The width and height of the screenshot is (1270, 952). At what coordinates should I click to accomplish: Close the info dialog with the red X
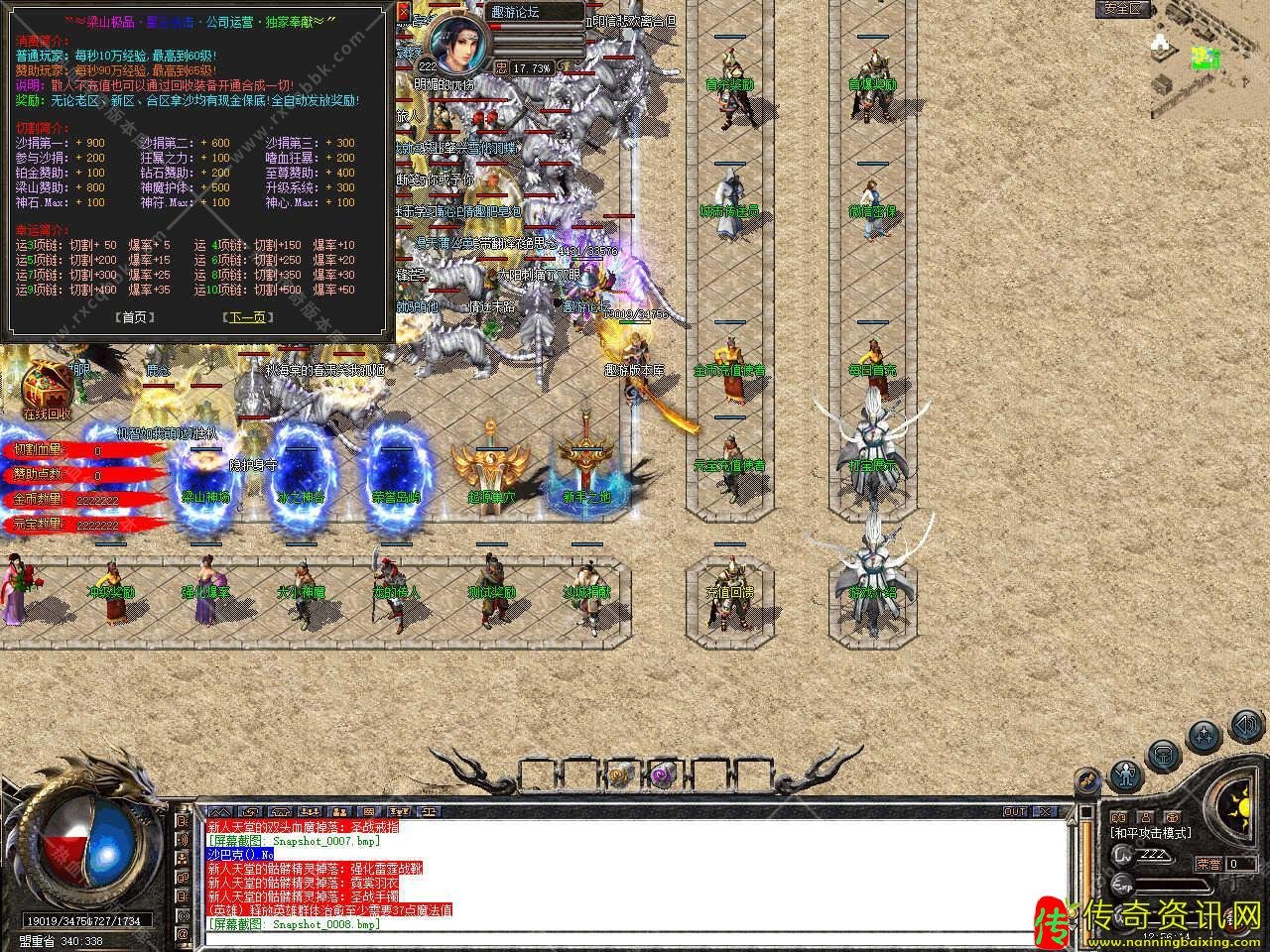click(x=403, y=13)
